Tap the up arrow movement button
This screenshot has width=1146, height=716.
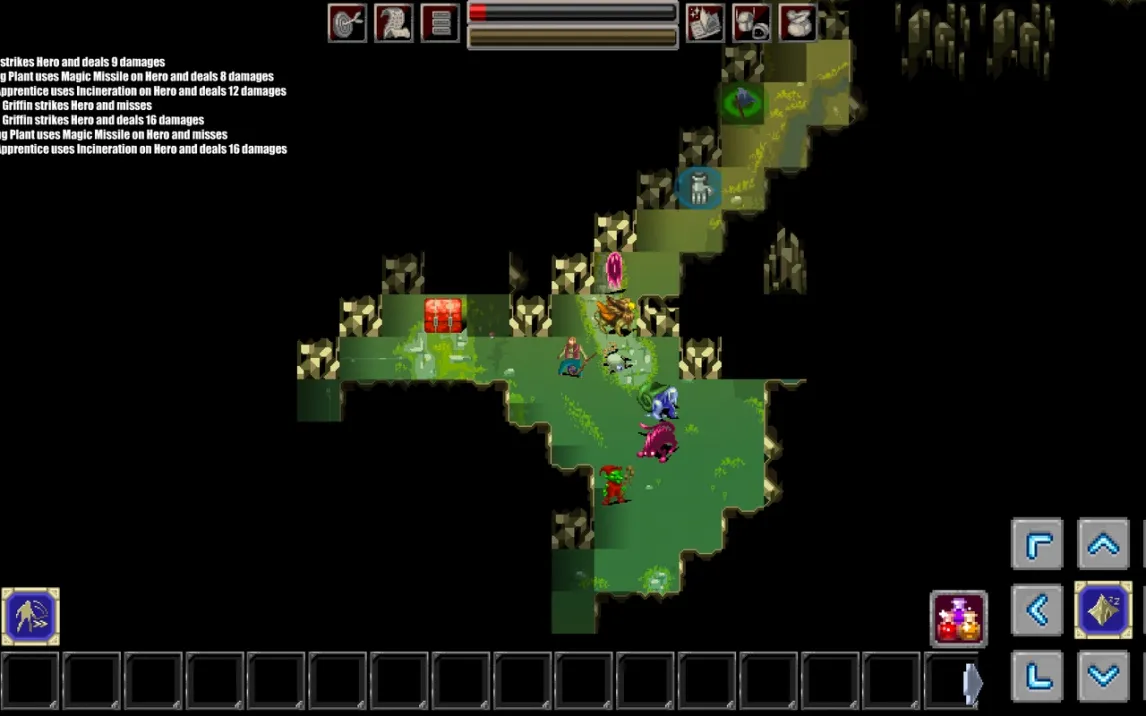(1103, 545)
